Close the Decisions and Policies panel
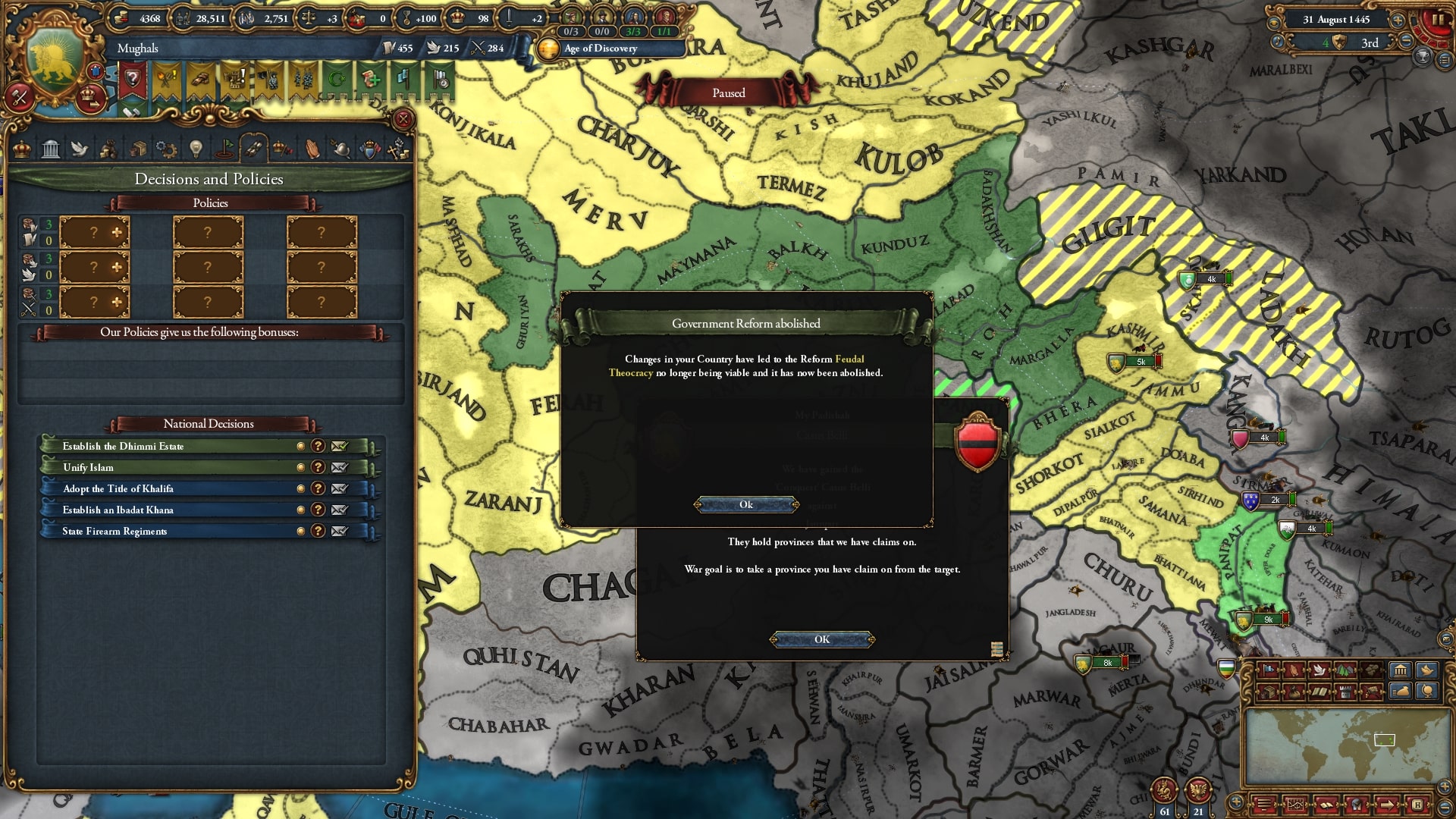This screenshot has height=819, width=1456. point(403,119)
